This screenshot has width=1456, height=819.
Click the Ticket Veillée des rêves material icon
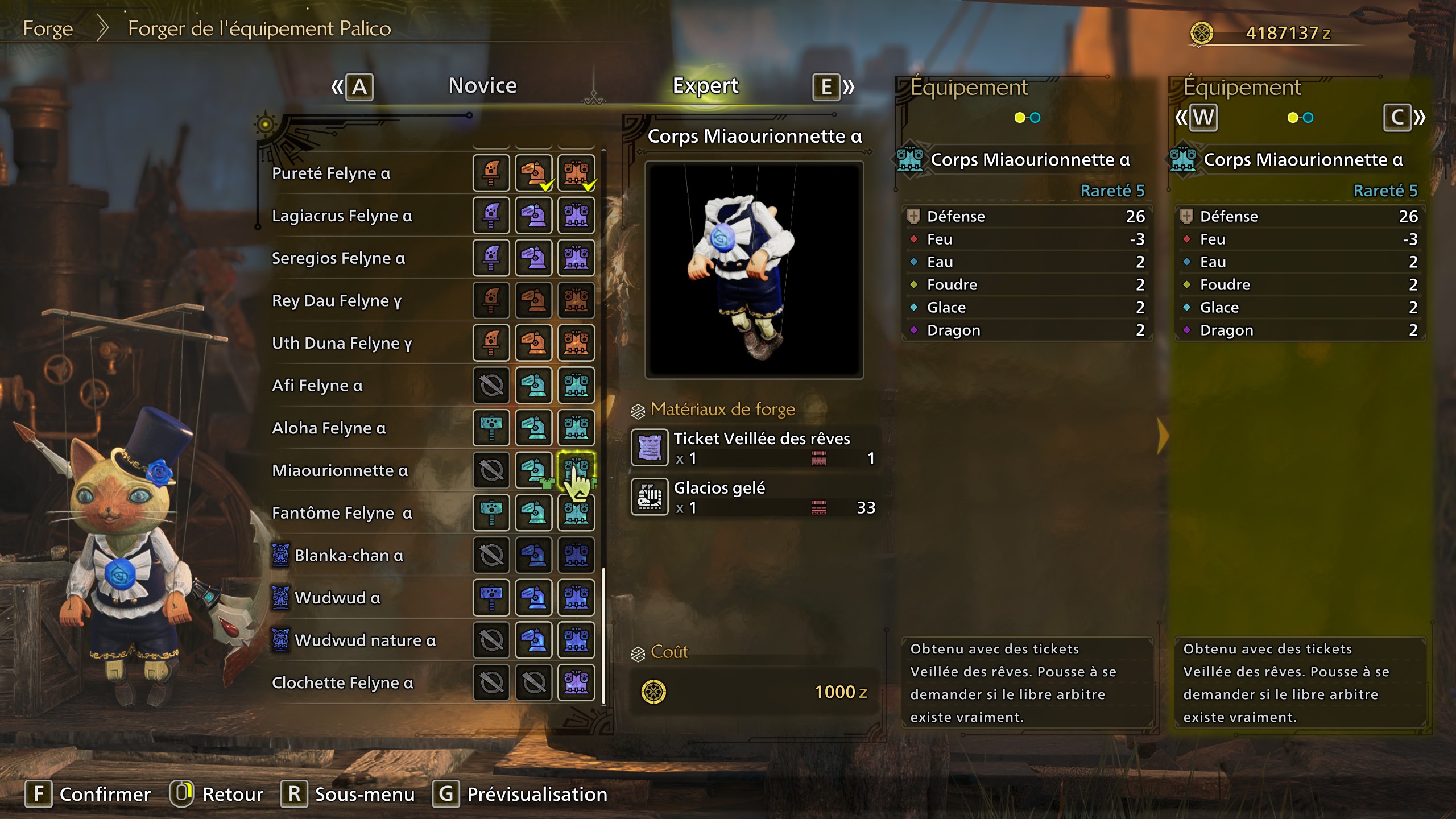point(649,447)
